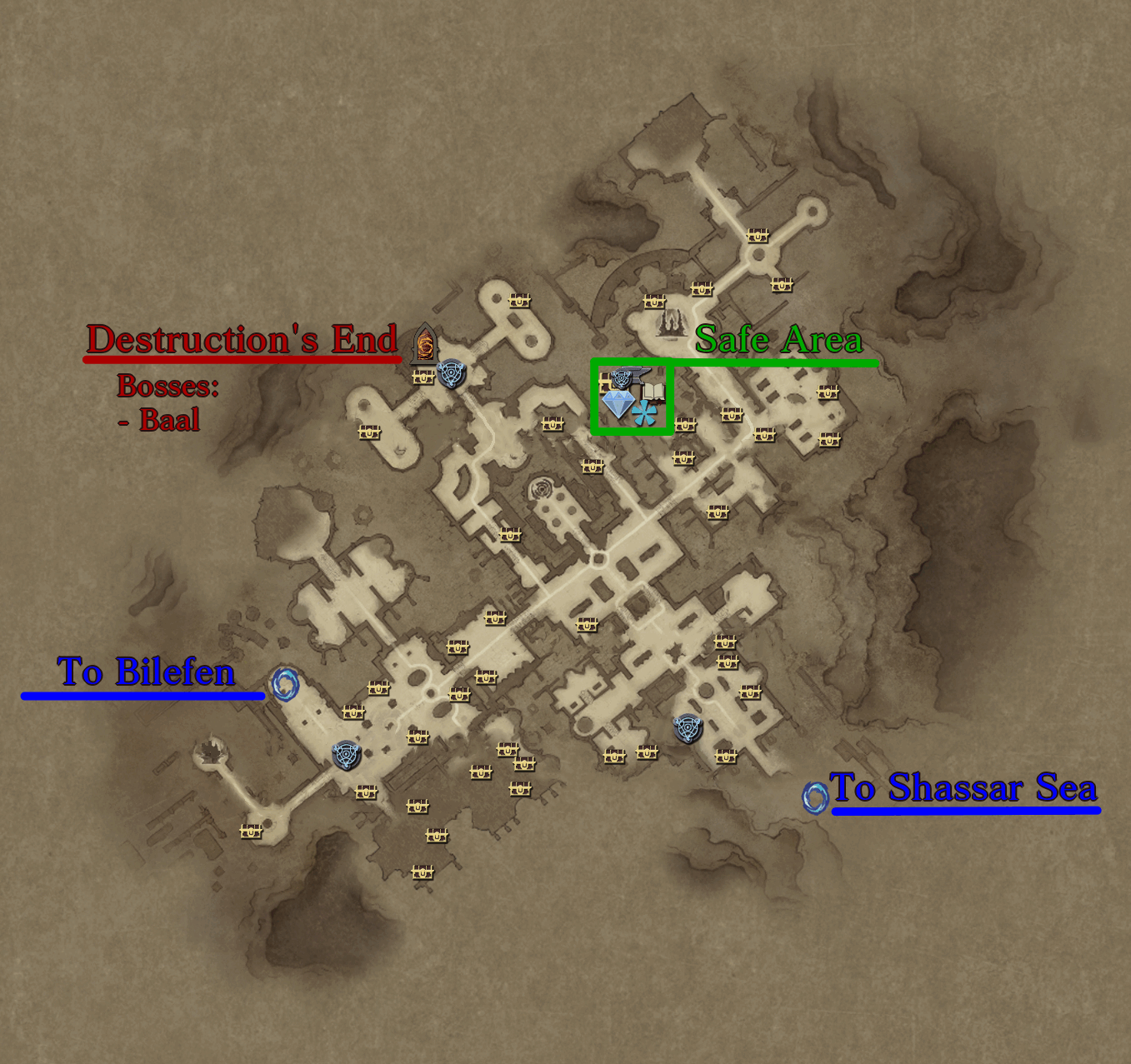
Task: Click the topmost chest on the northern path
Action: coord(757,235)
